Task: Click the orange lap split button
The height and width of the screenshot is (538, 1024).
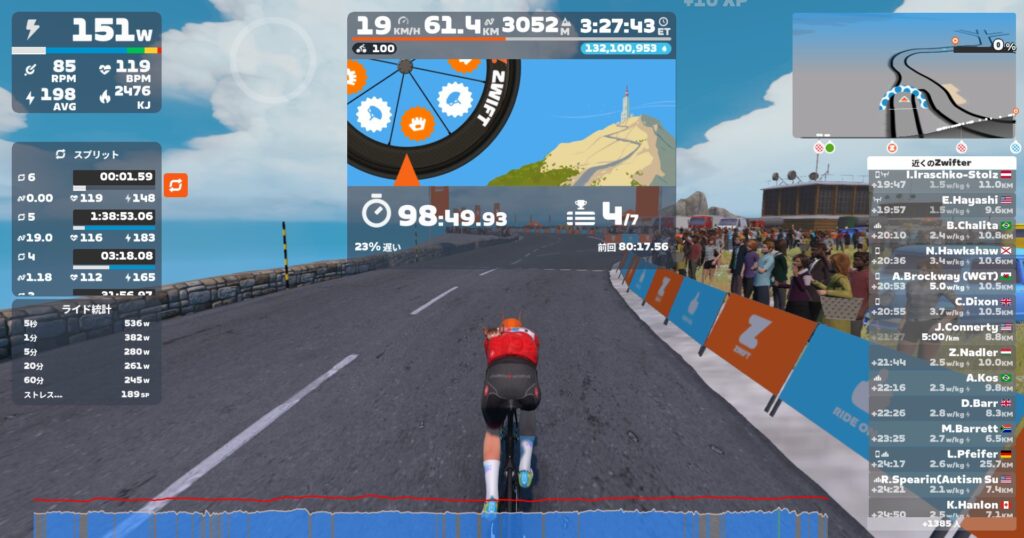Action: coord(176,185)
